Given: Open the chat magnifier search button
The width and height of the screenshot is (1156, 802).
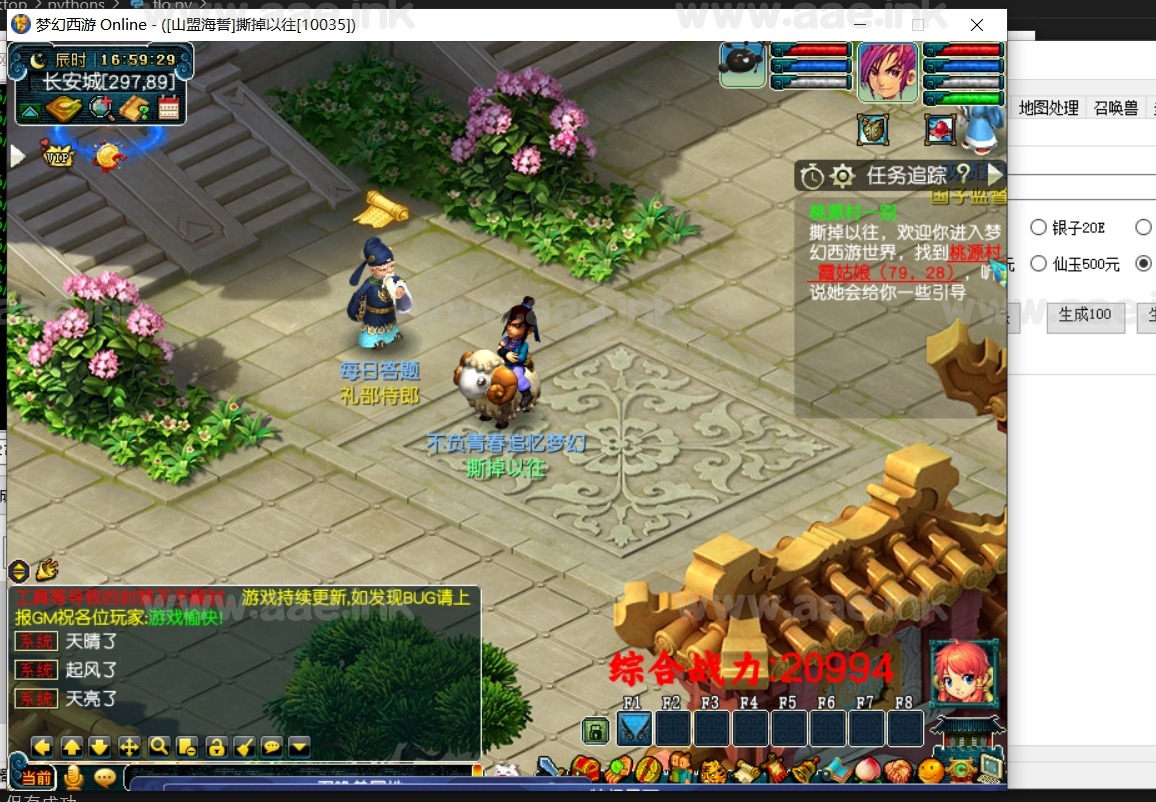Looking at the screenshot, I should (158, 746).
